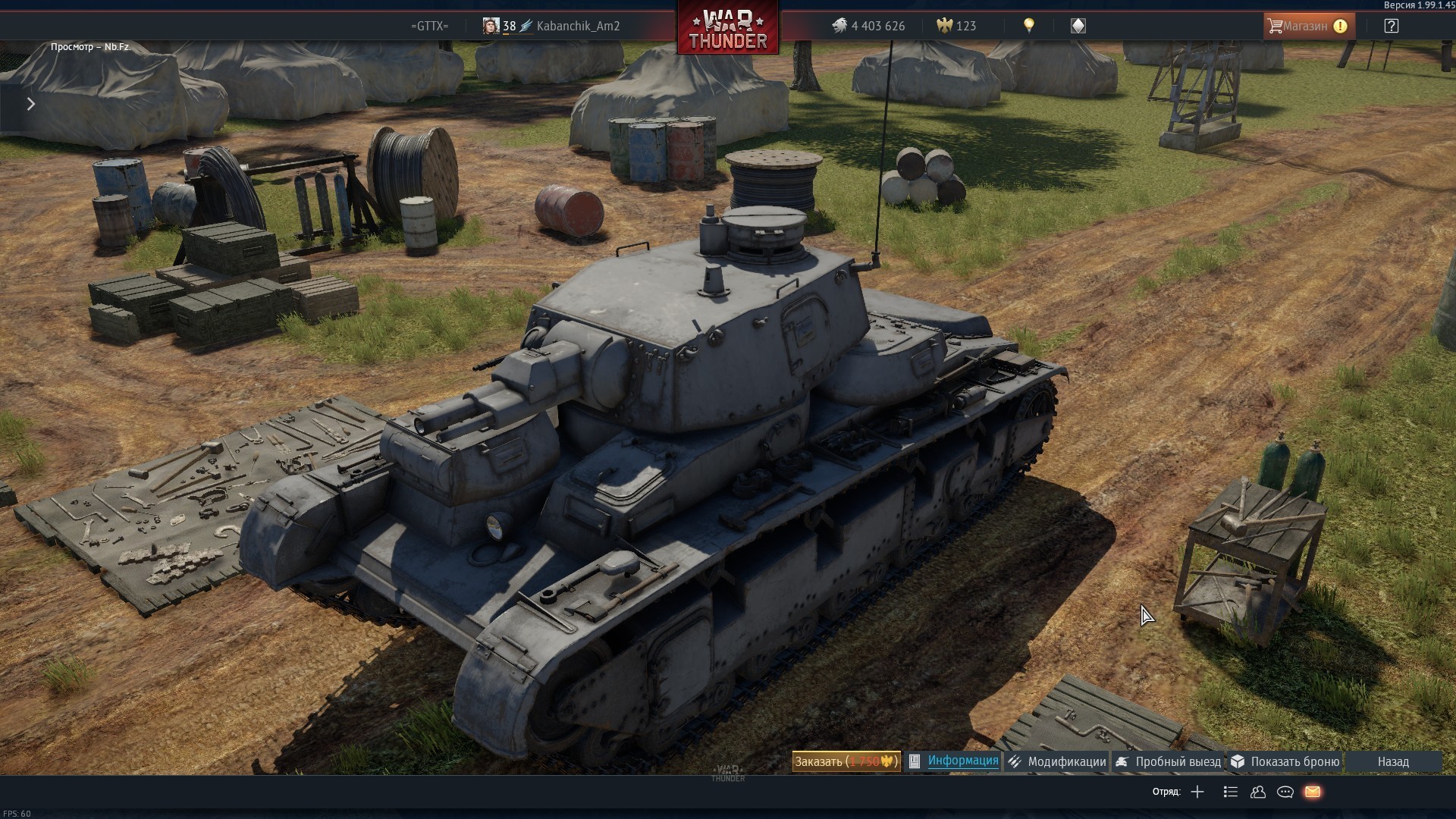Screen dimensions: 1456x819
Task: Expand the left side panel arrow
Action: pos(31,104)
